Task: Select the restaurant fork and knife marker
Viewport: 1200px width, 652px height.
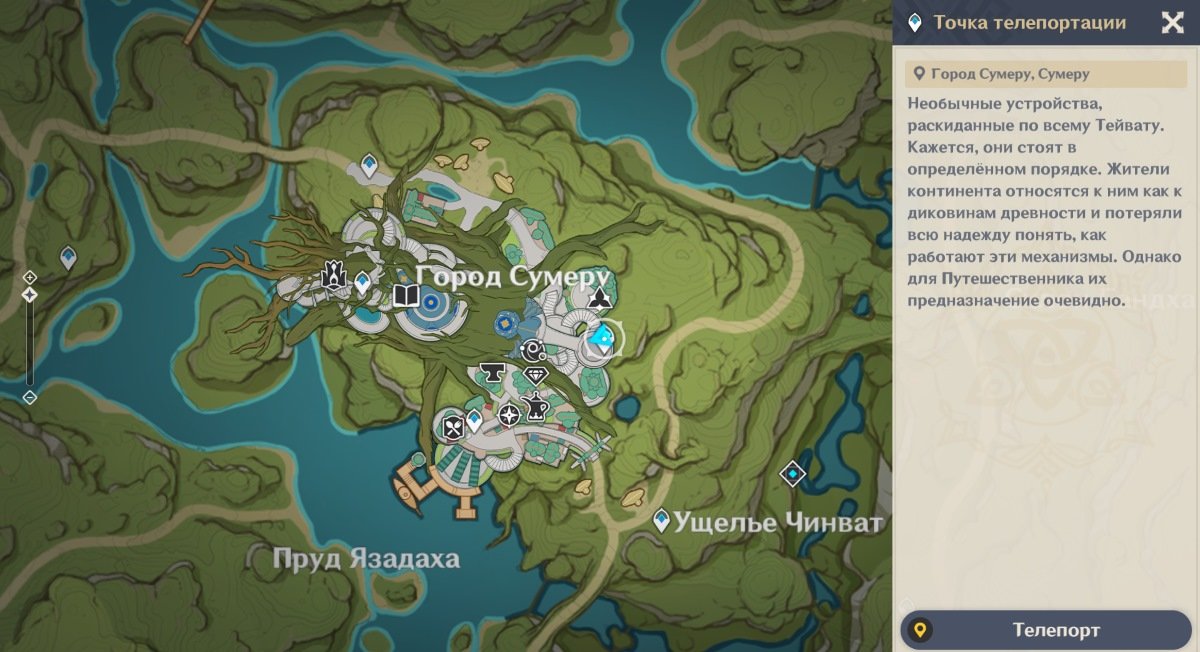Action: [x=451, y=427]
